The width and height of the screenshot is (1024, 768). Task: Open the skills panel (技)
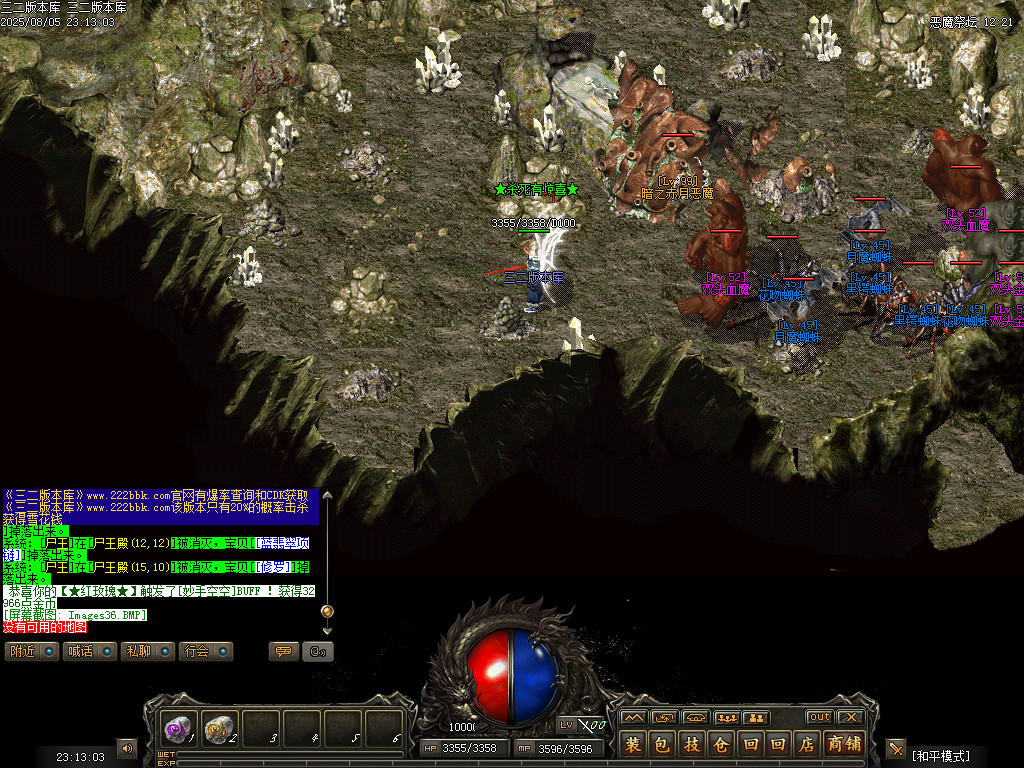691,744
